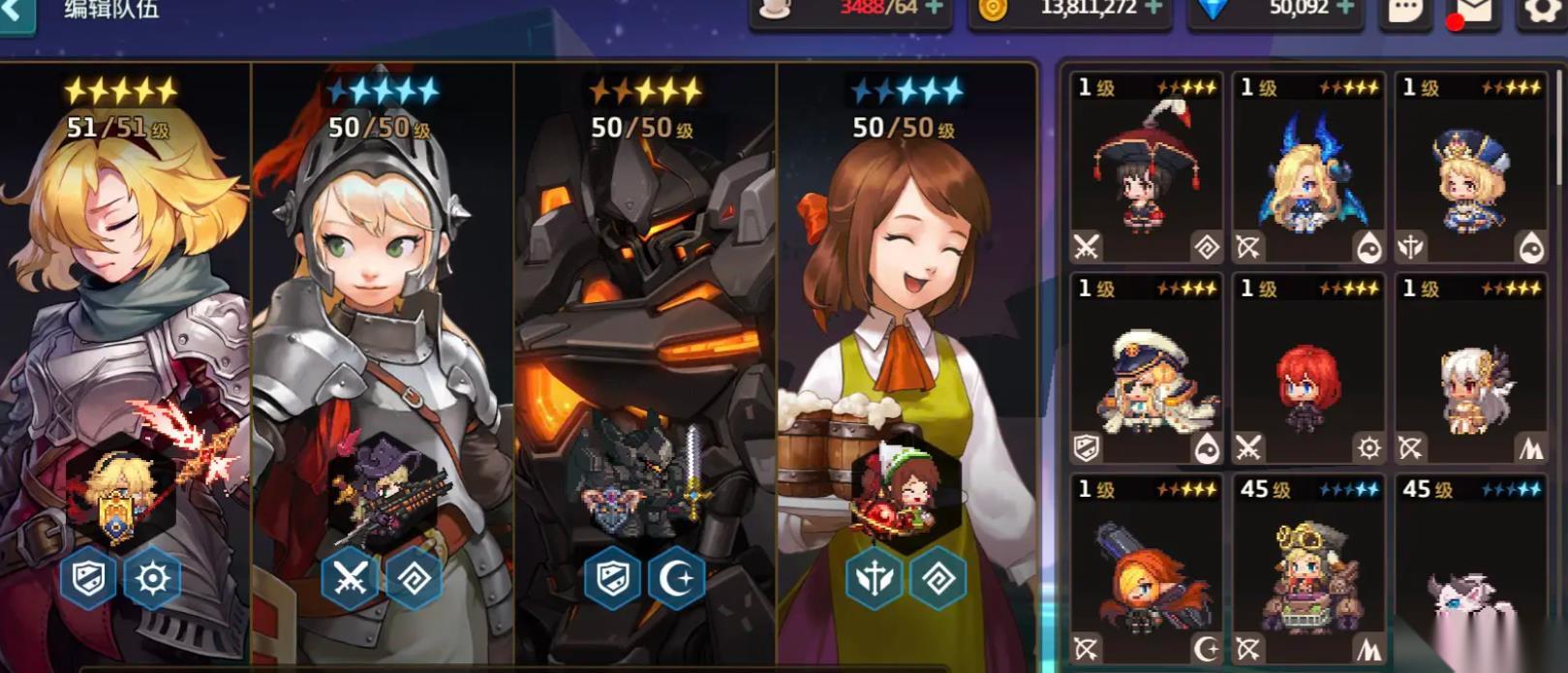Choose the blue-crowned blonde hero card

1470,168
